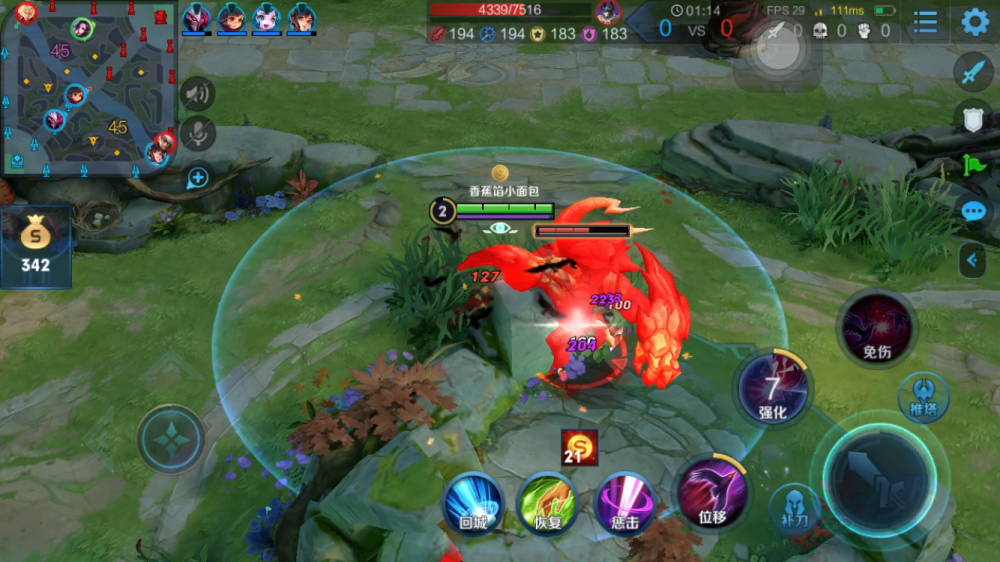Image resolution: width=1000 pixels, height=562 pixels.
Task: Open the settings gear
Action: point(975,22)
